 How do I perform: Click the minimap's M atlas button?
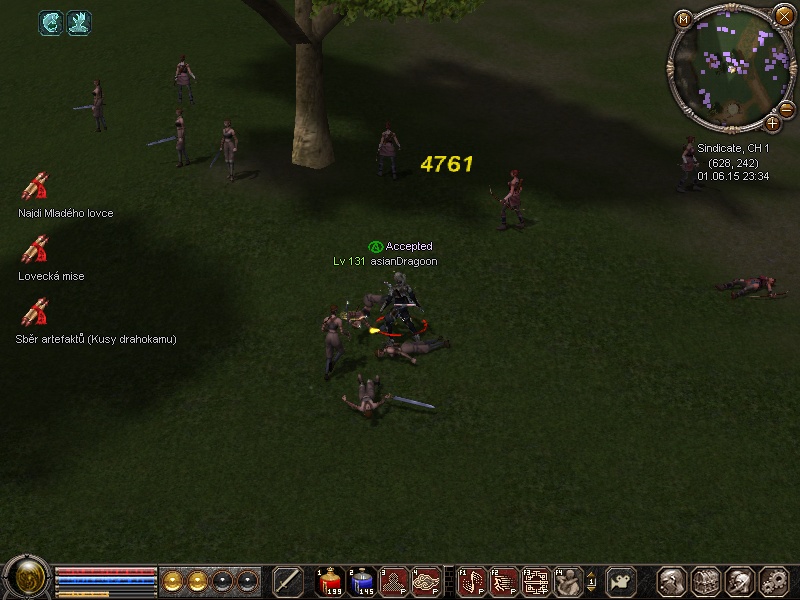point(684,19)
